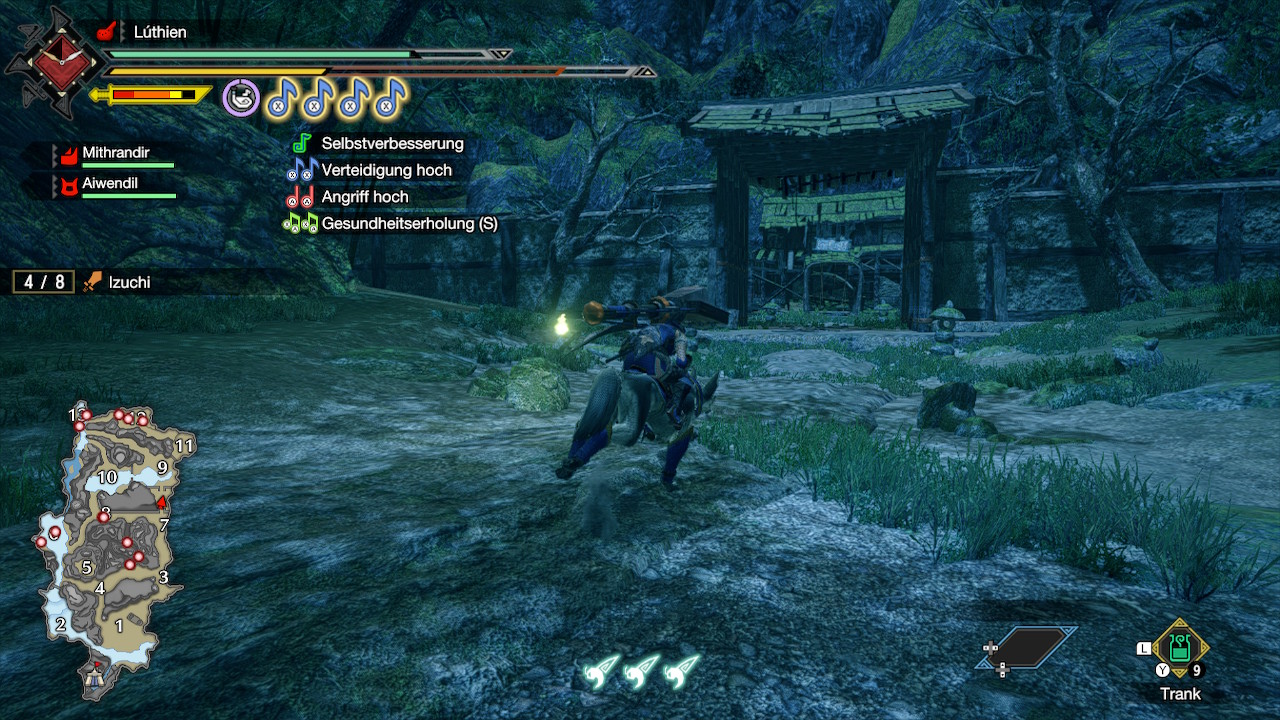This screenshot has height=720, width=1280.
Task: Click the wirebug charge icons
Action: click(x=642, y=672)
